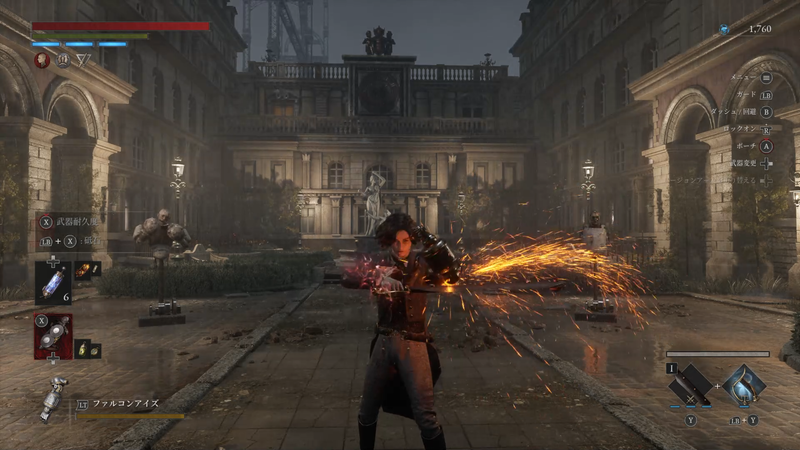
Task: Select the Pulse Cell healing item slot
Action: point(52,282)
